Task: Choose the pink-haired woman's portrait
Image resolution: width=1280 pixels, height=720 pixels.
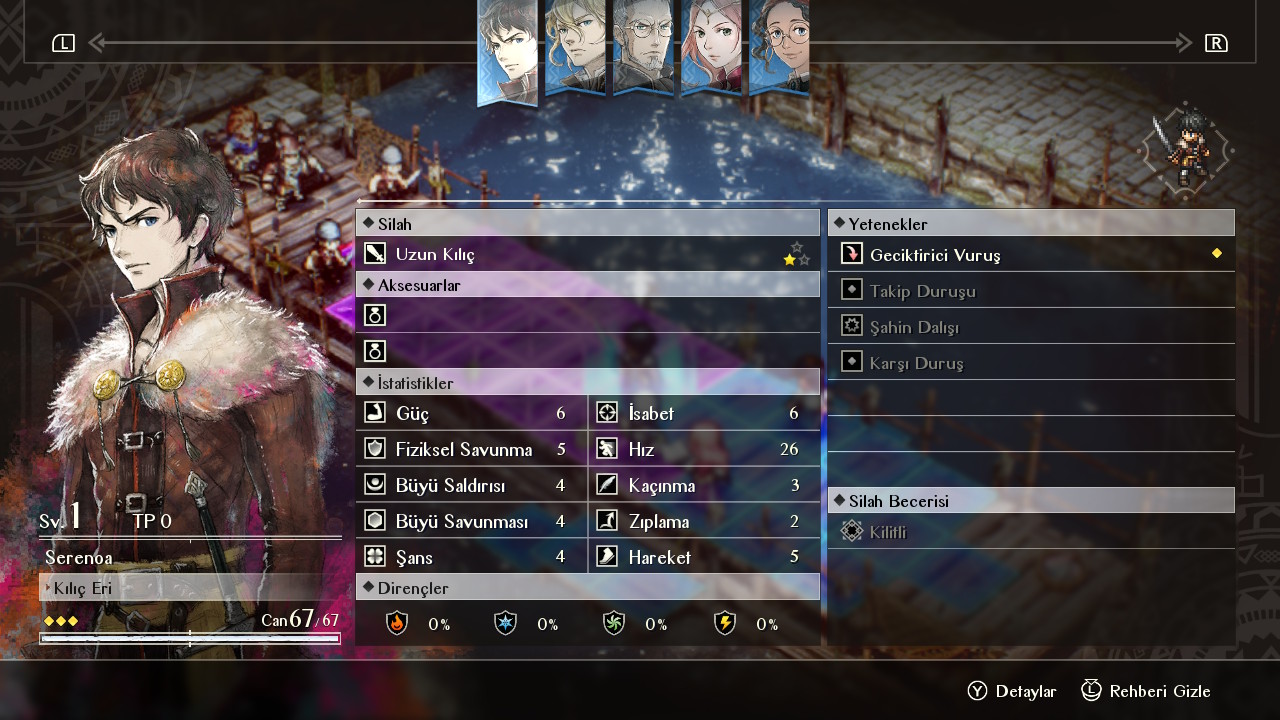Action: [711, 48]
